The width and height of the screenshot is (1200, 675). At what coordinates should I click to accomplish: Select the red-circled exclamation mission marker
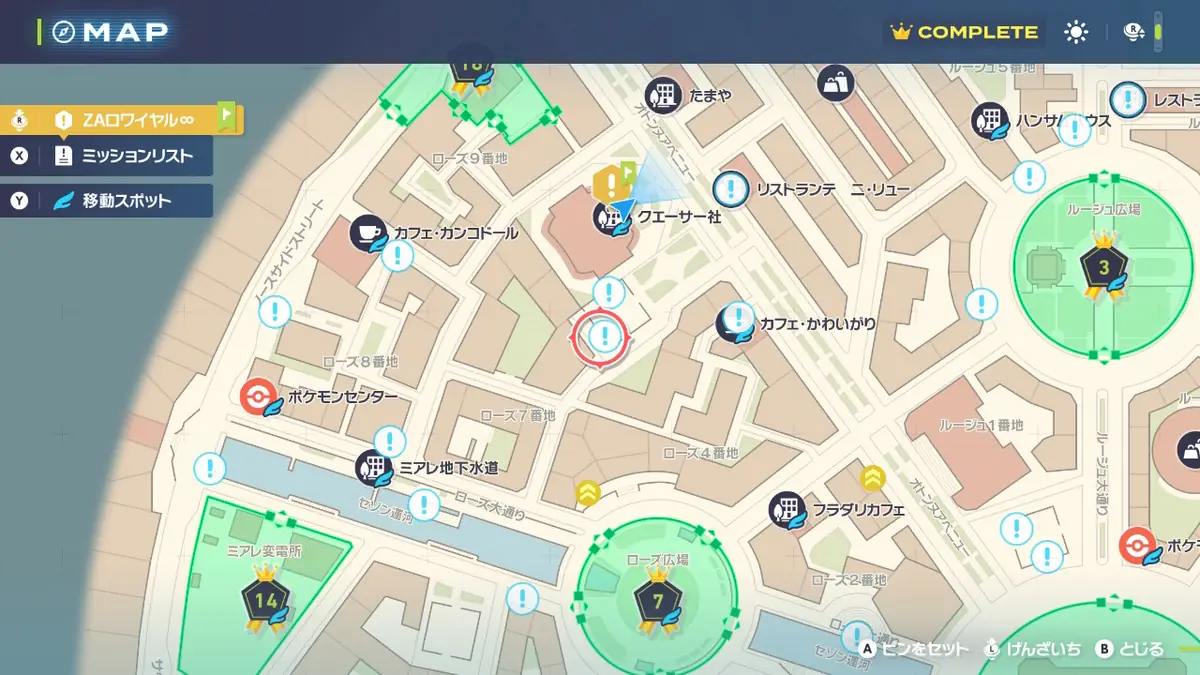[603, 336]
